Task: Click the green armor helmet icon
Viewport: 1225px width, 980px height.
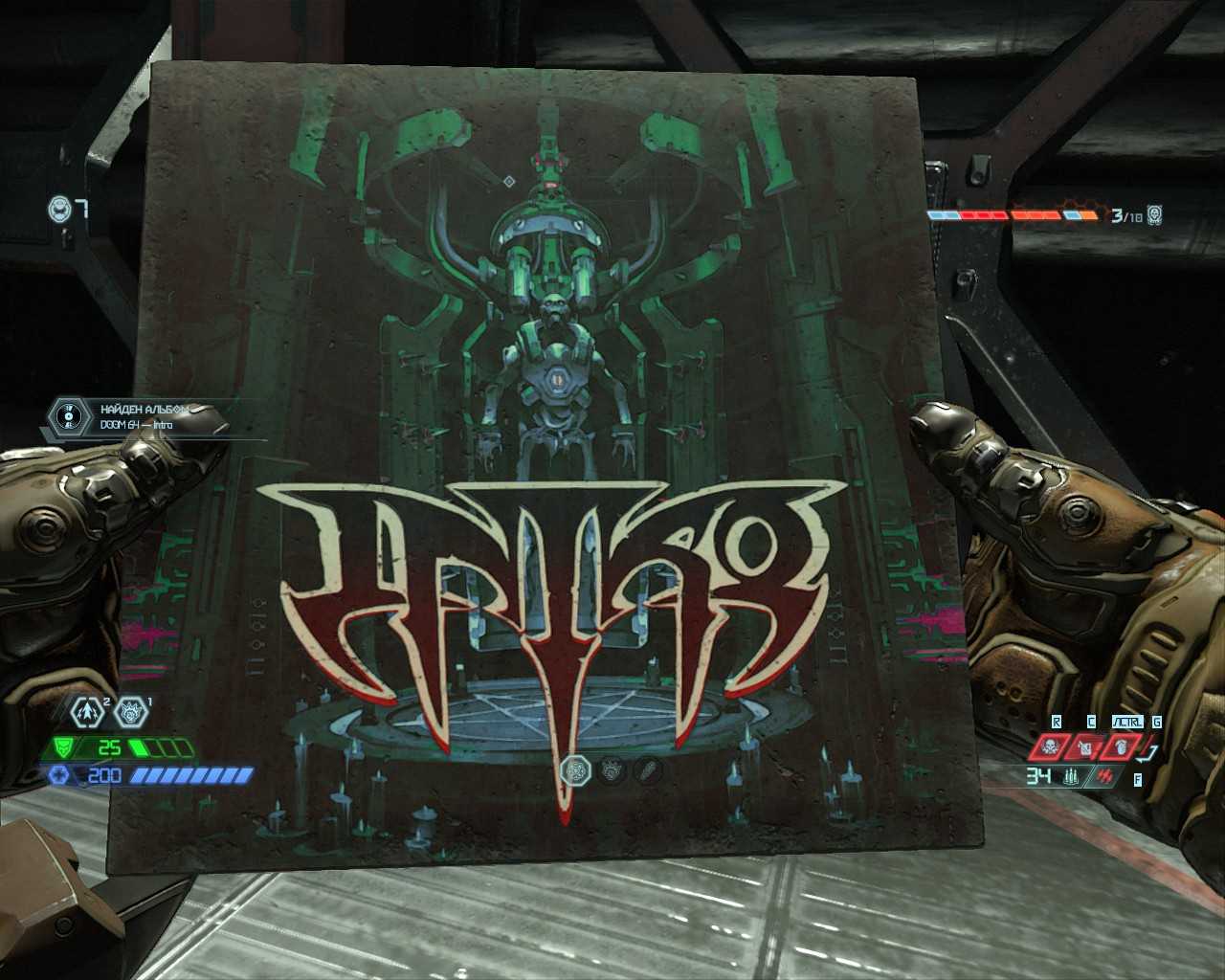Action: click(65, 746)
